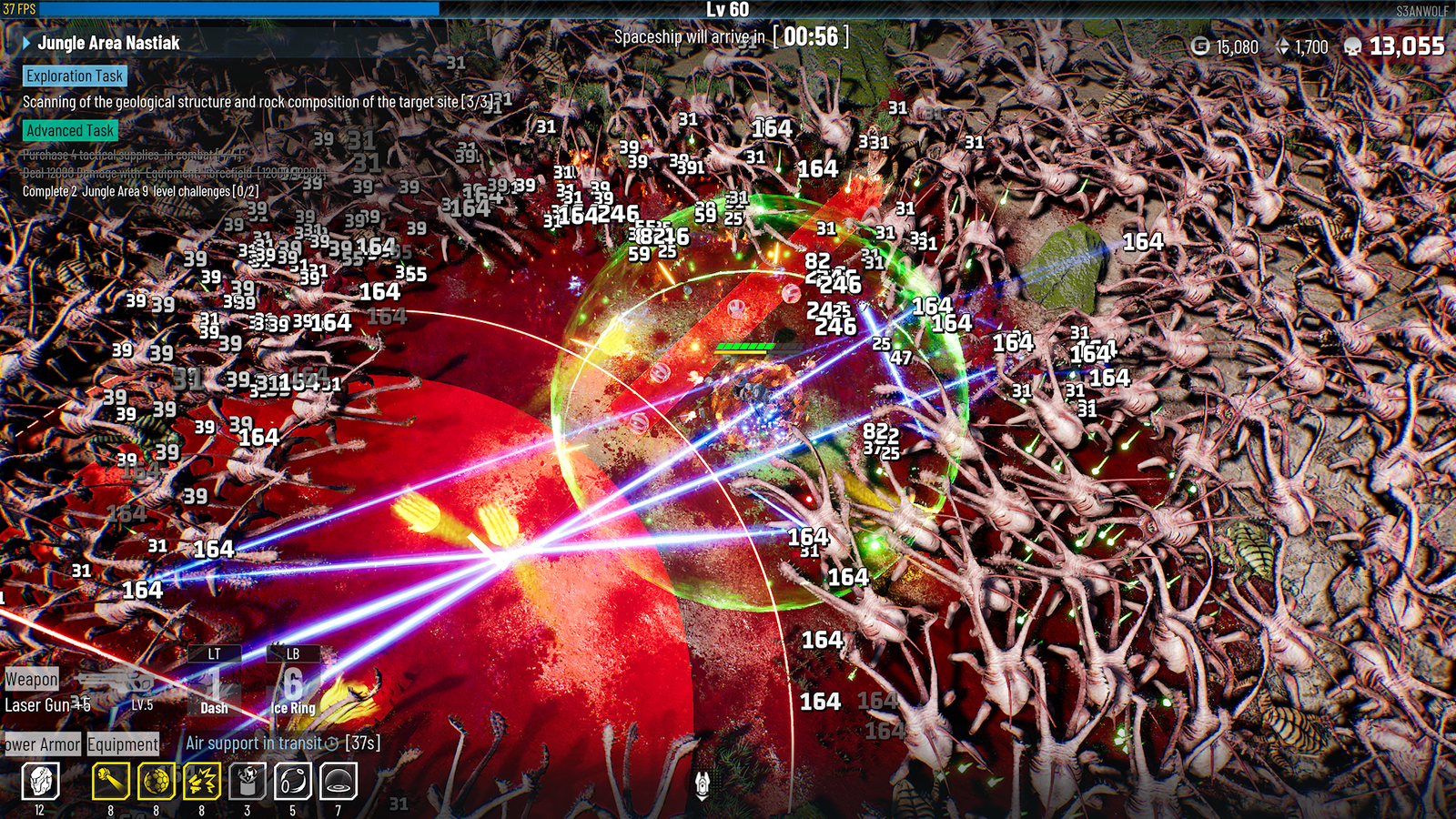Select the grey turret equipment slot

click(247, 781)
